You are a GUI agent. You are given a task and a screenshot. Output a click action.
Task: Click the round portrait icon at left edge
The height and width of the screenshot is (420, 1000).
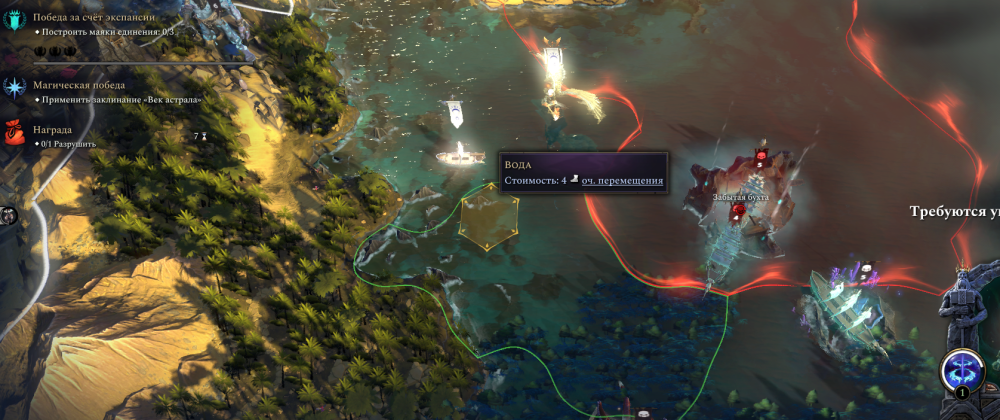click(5, 215)
